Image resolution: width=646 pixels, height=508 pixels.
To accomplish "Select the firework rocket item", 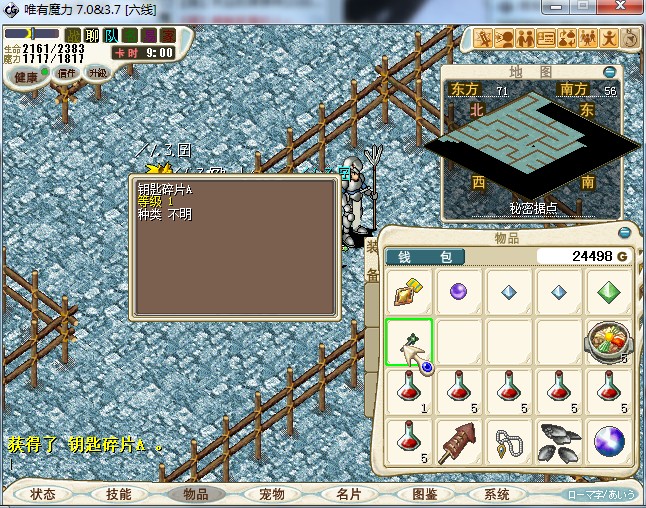I will 459,442.
